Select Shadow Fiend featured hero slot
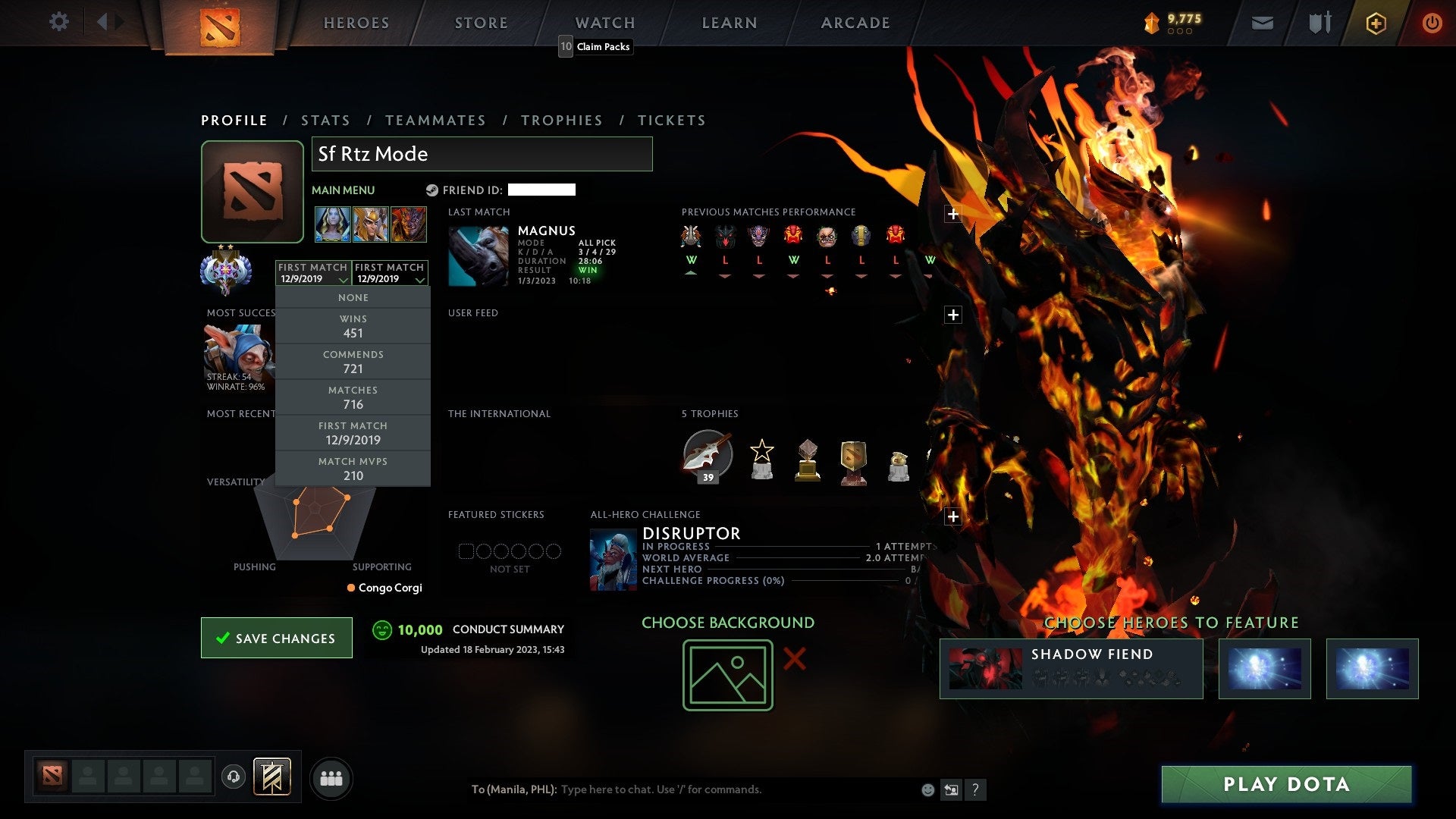This screenshot has height=819, width=1456. (x=1071, y=669)
